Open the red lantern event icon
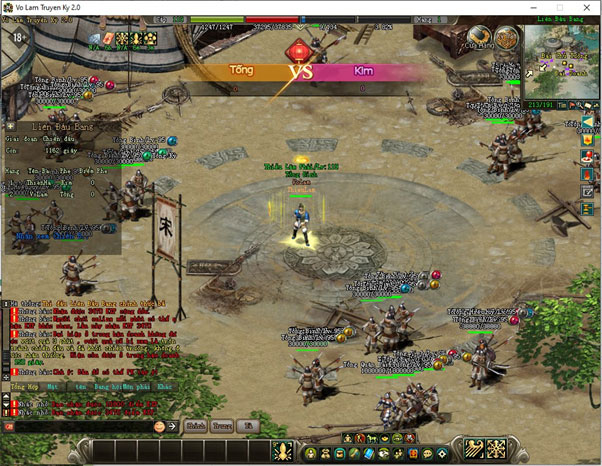The image size is (602, 466). (x=297, y=48)
